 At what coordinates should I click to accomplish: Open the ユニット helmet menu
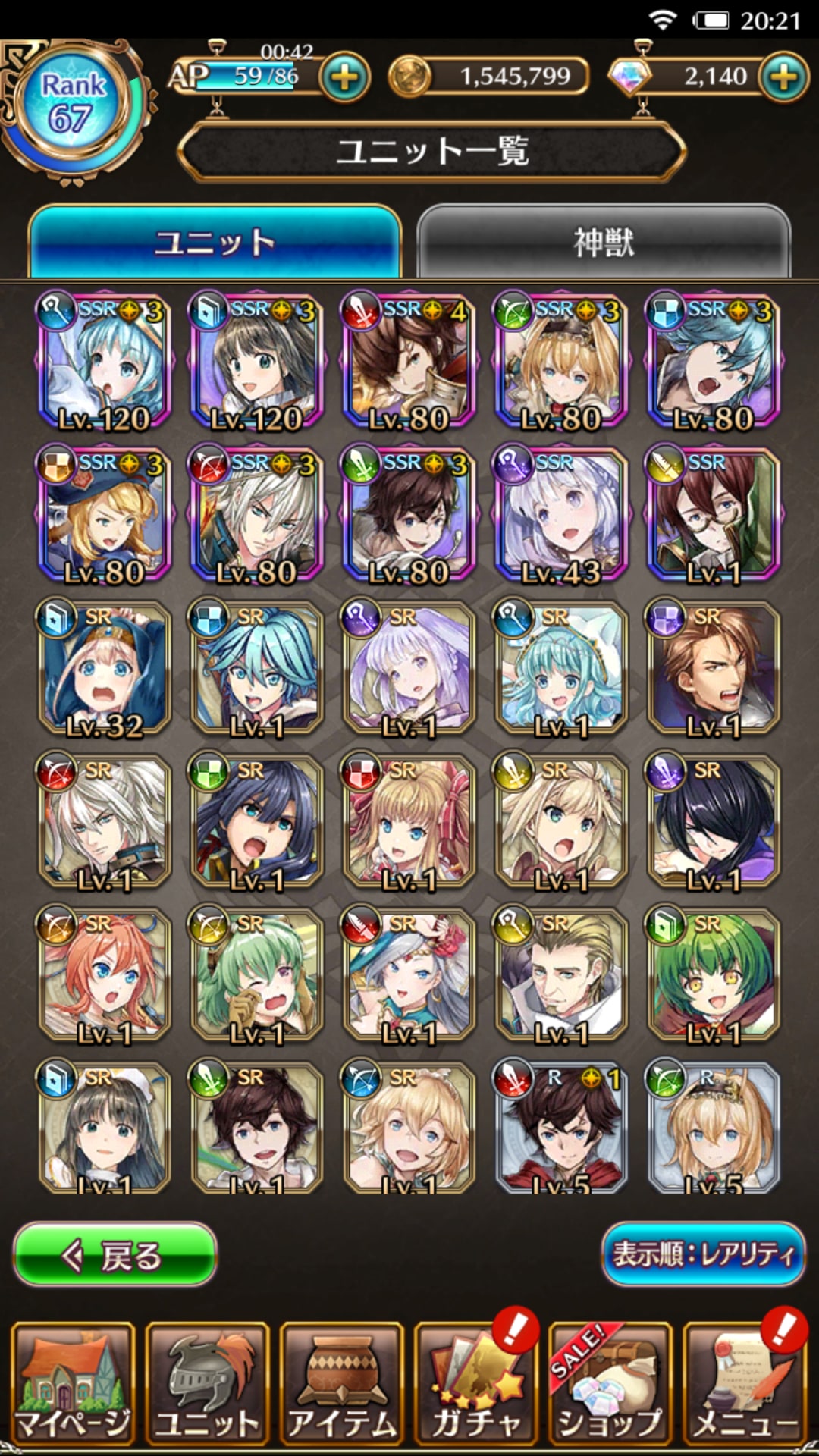coord(208,1383)
